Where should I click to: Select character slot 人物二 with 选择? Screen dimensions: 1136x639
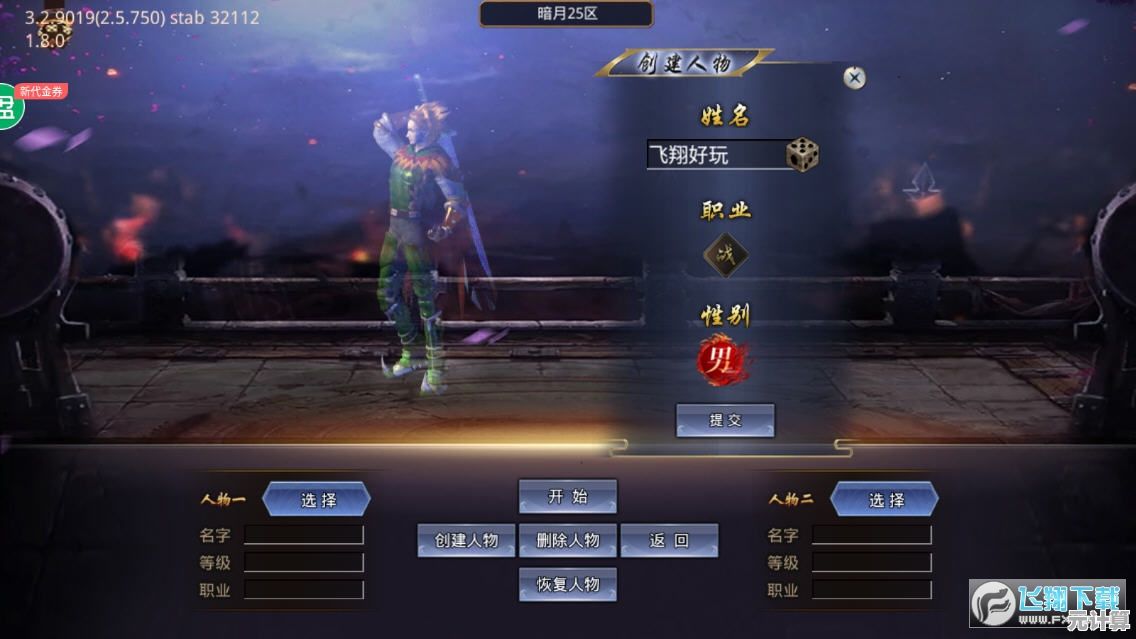885,500
